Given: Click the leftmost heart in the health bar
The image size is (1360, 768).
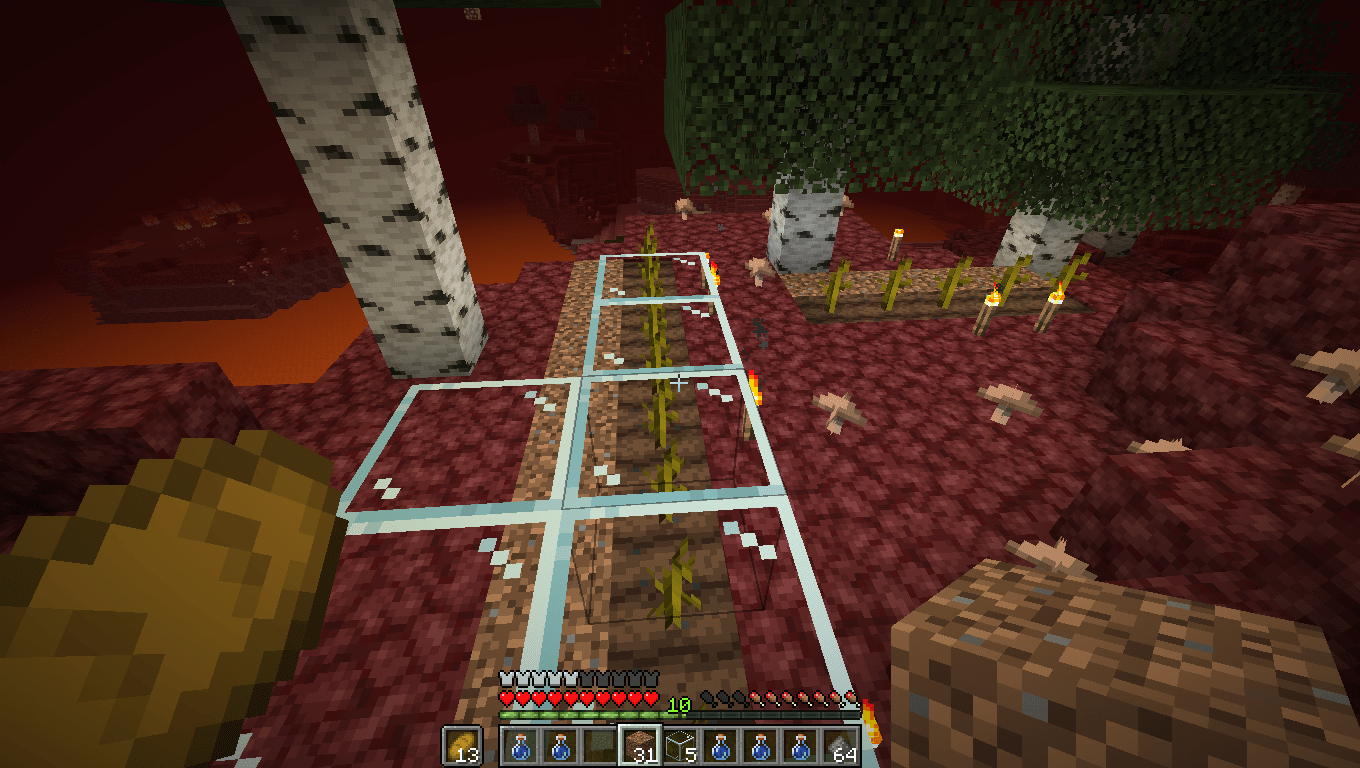Looking at the screenshot, I should click(505, 697).
